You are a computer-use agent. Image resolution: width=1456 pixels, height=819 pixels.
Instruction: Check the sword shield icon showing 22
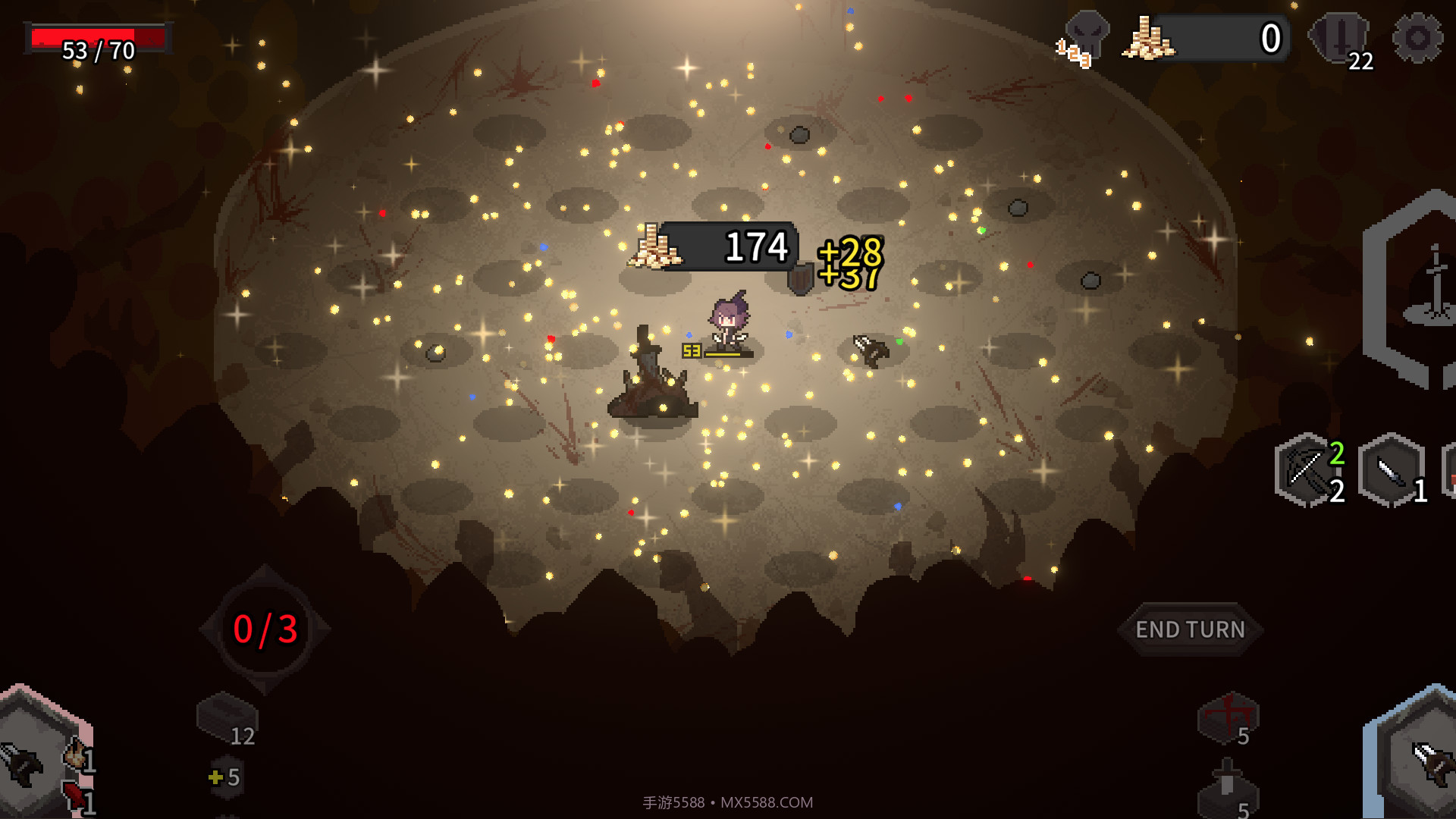pos(1341,39)
